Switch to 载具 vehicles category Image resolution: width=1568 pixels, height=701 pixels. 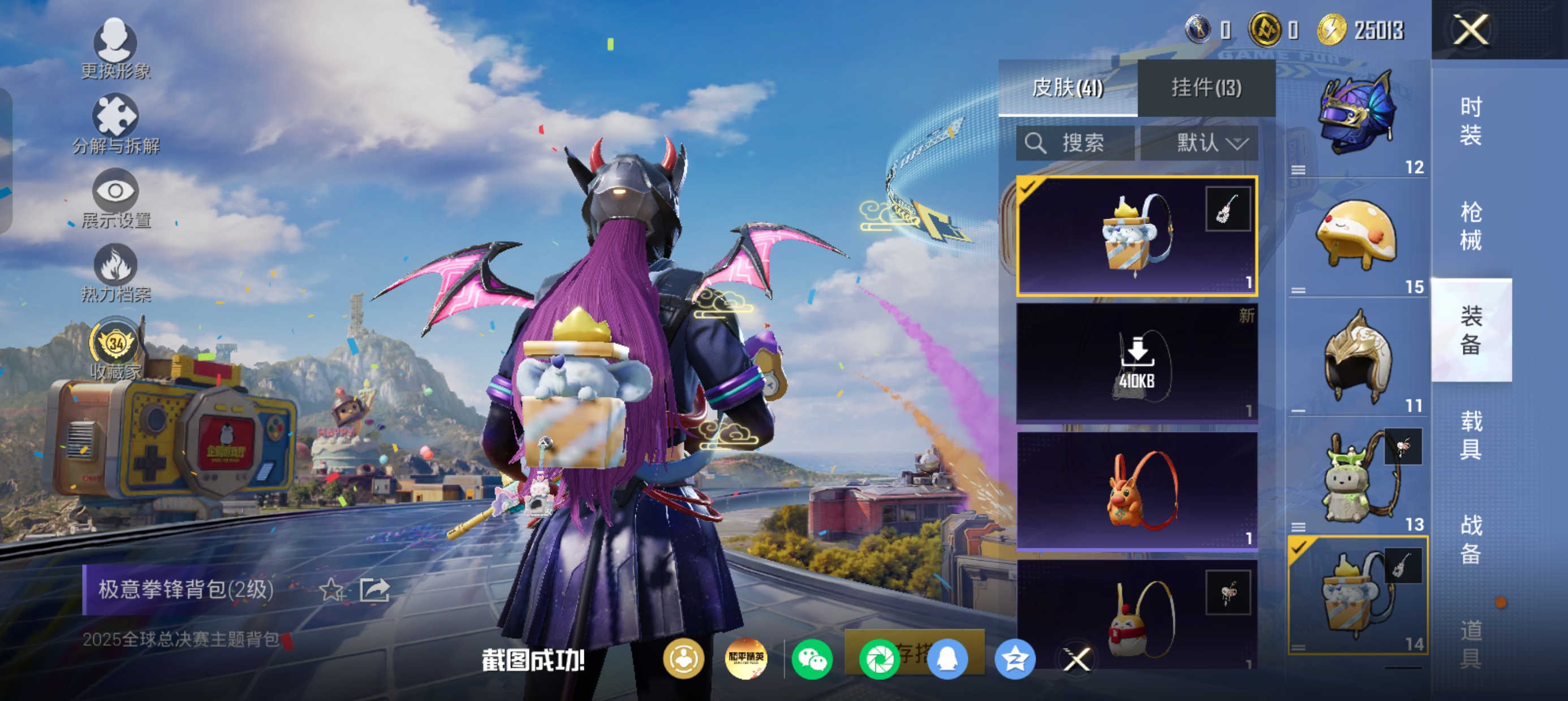click(1471, 435)
